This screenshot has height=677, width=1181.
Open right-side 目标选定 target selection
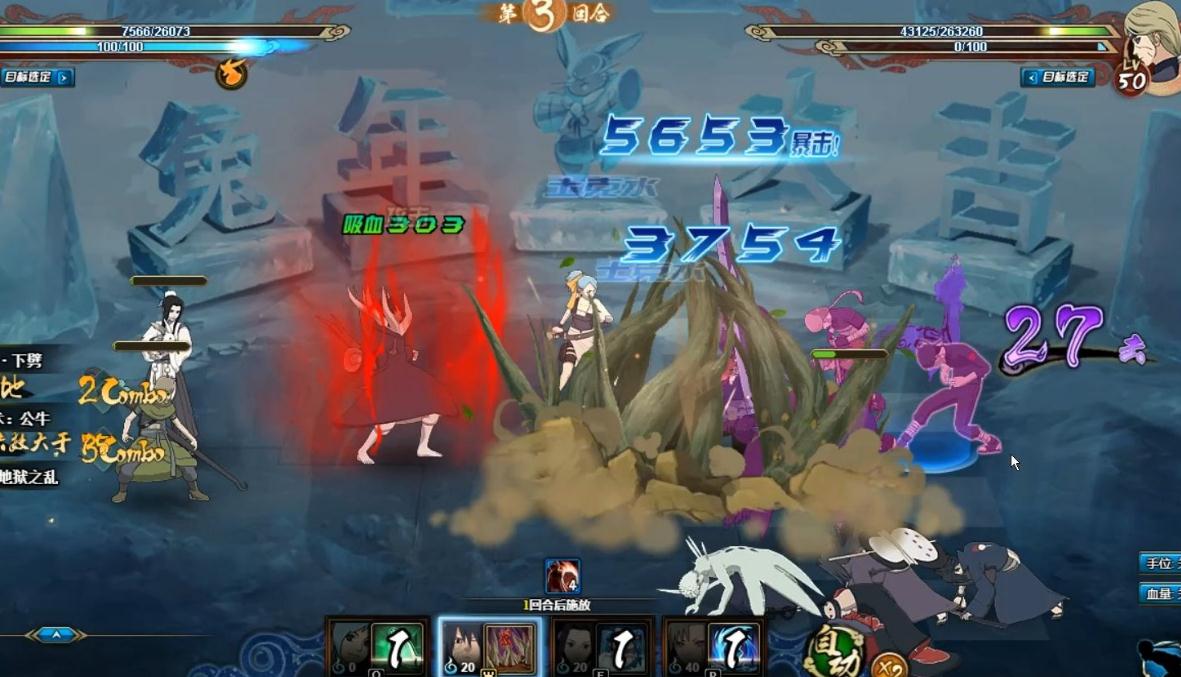point(1058,77)
